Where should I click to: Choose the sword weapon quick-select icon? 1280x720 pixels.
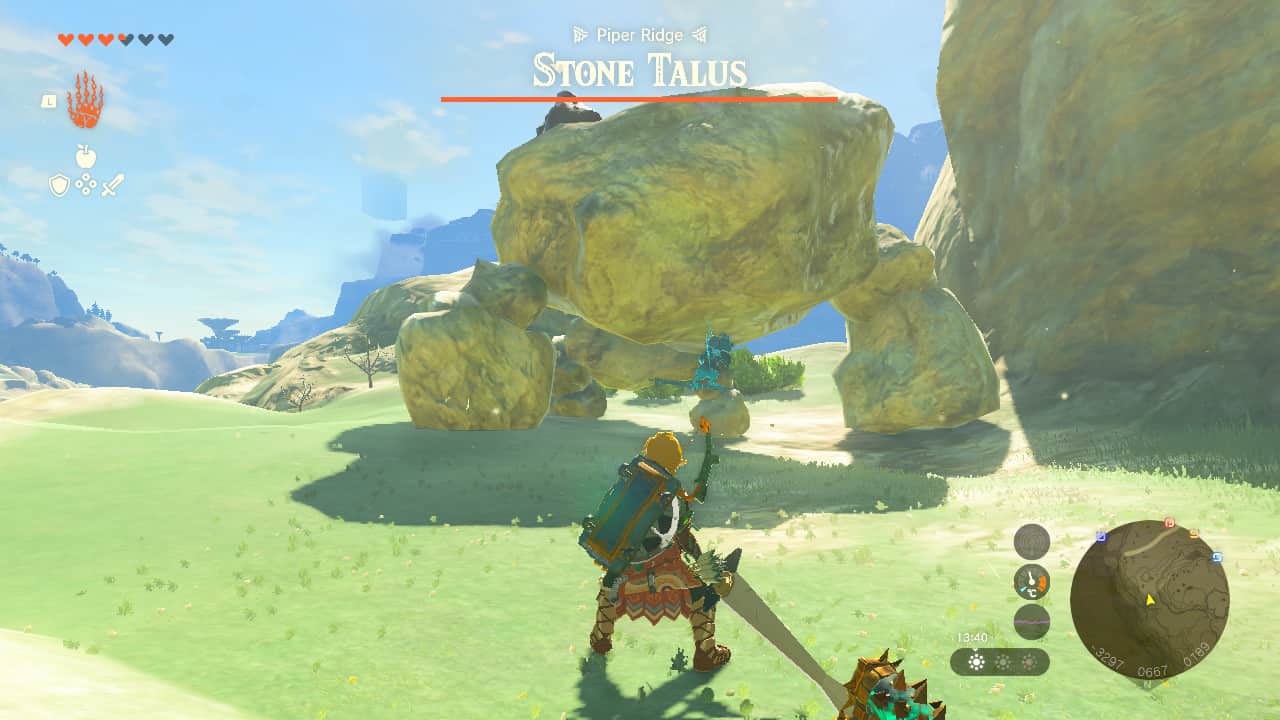[112, 185]
